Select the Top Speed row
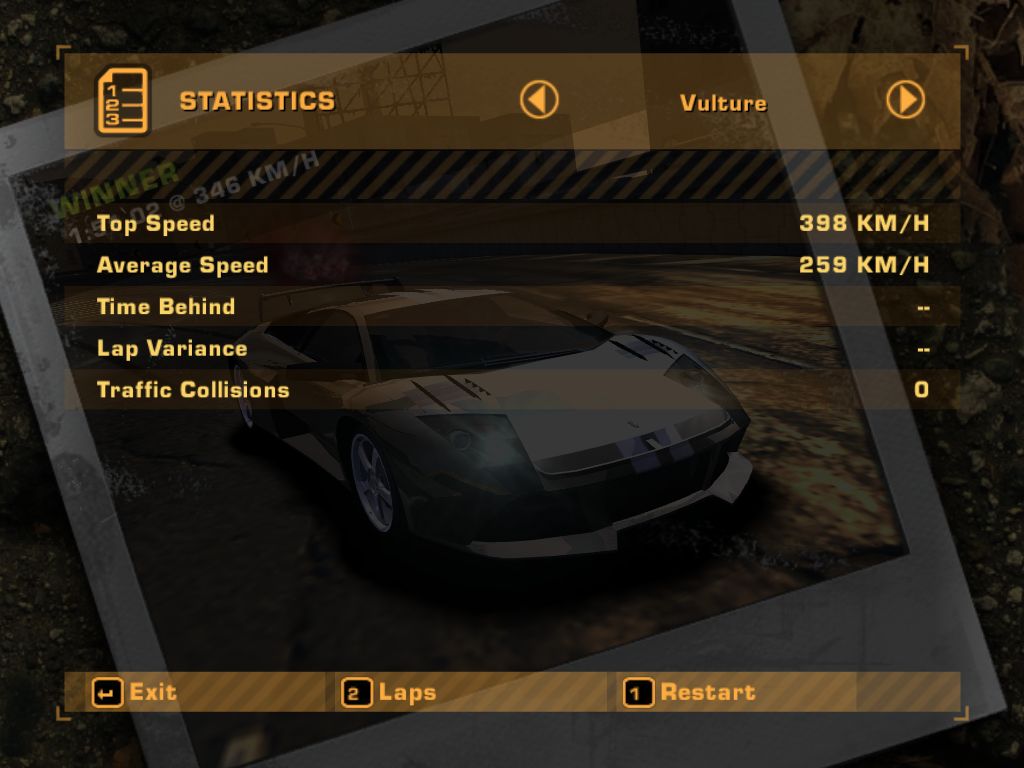Image resolution: width=1024 pixels, height=768 pixels. [x=512, y=223]
